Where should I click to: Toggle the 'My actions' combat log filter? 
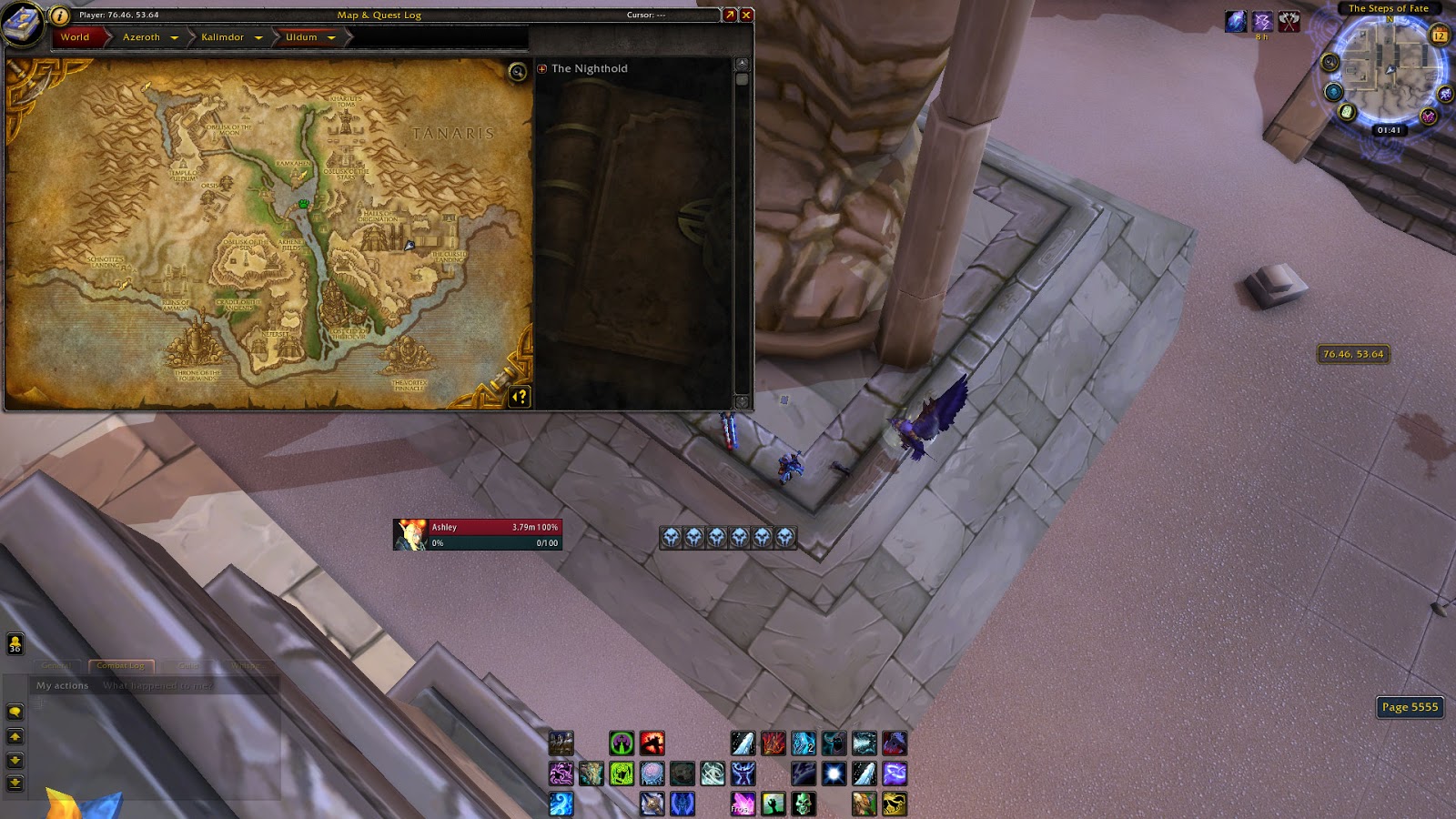[x=62, y=685]
